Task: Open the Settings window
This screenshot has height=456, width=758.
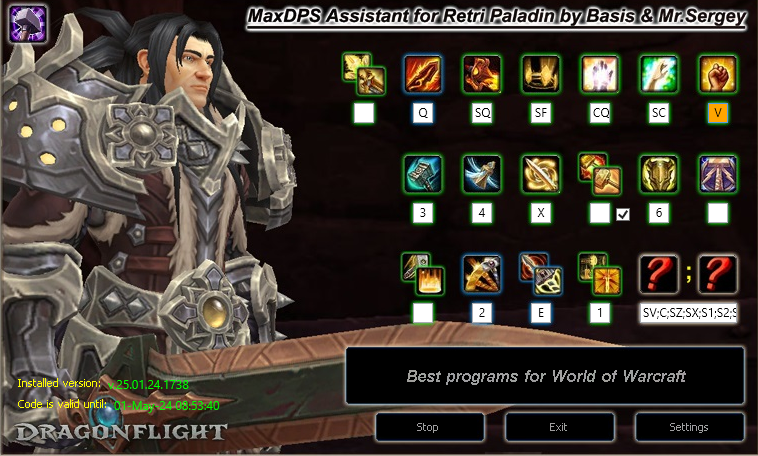Action: point(689,427)
